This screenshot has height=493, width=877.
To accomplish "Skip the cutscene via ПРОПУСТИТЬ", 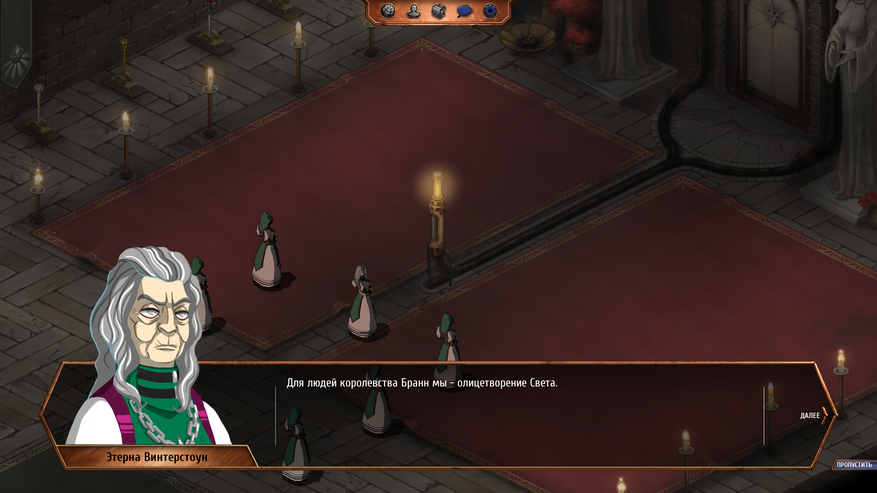I will tap(853, 465).
